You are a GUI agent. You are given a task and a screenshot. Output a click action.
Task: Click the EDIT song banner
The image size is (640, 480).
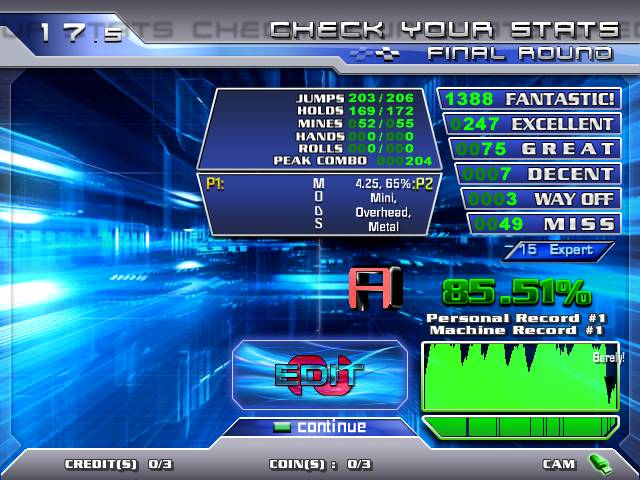coord(320,374)
